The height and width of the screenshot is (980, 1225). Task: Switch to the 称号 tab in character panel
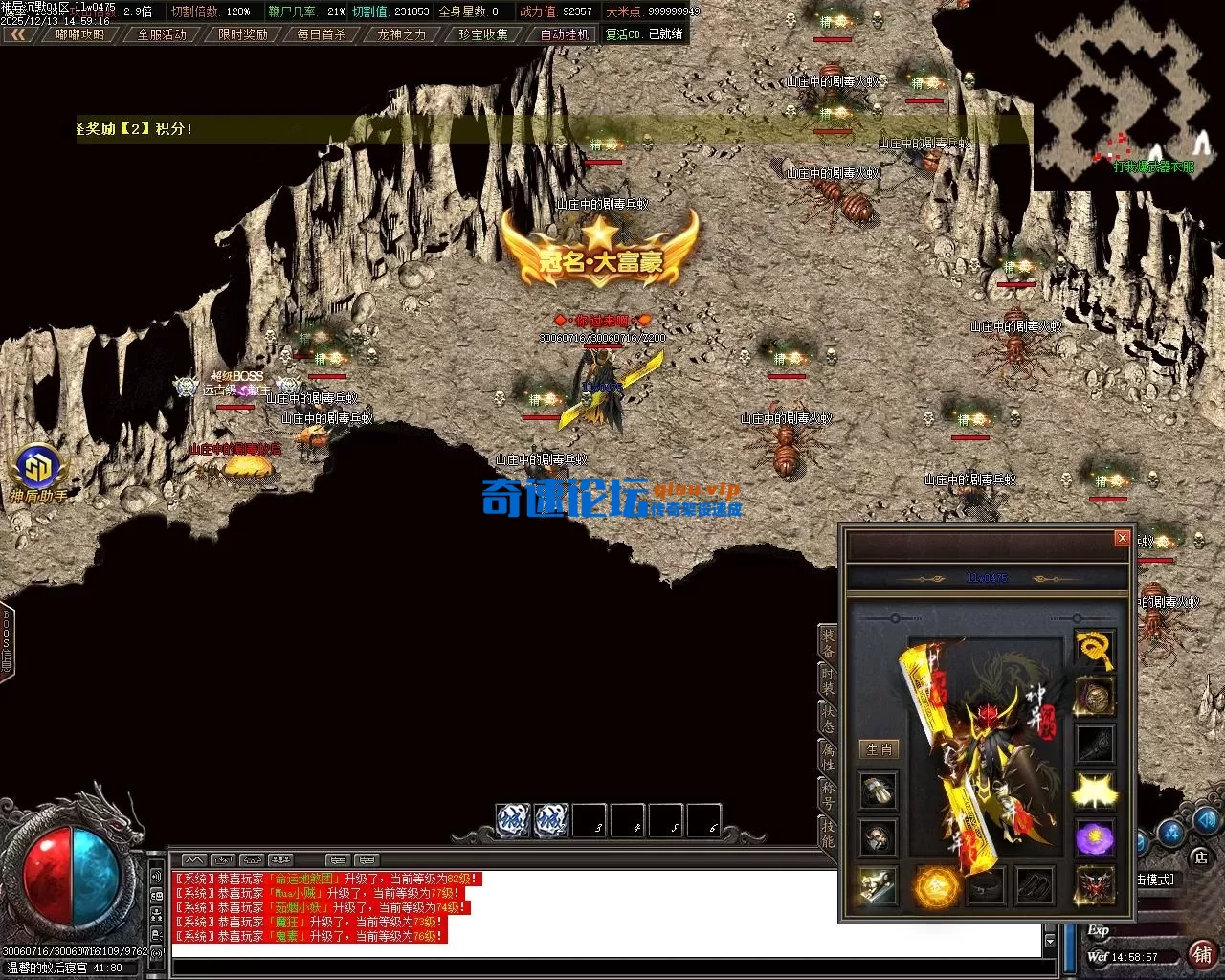tap(829, 792)
